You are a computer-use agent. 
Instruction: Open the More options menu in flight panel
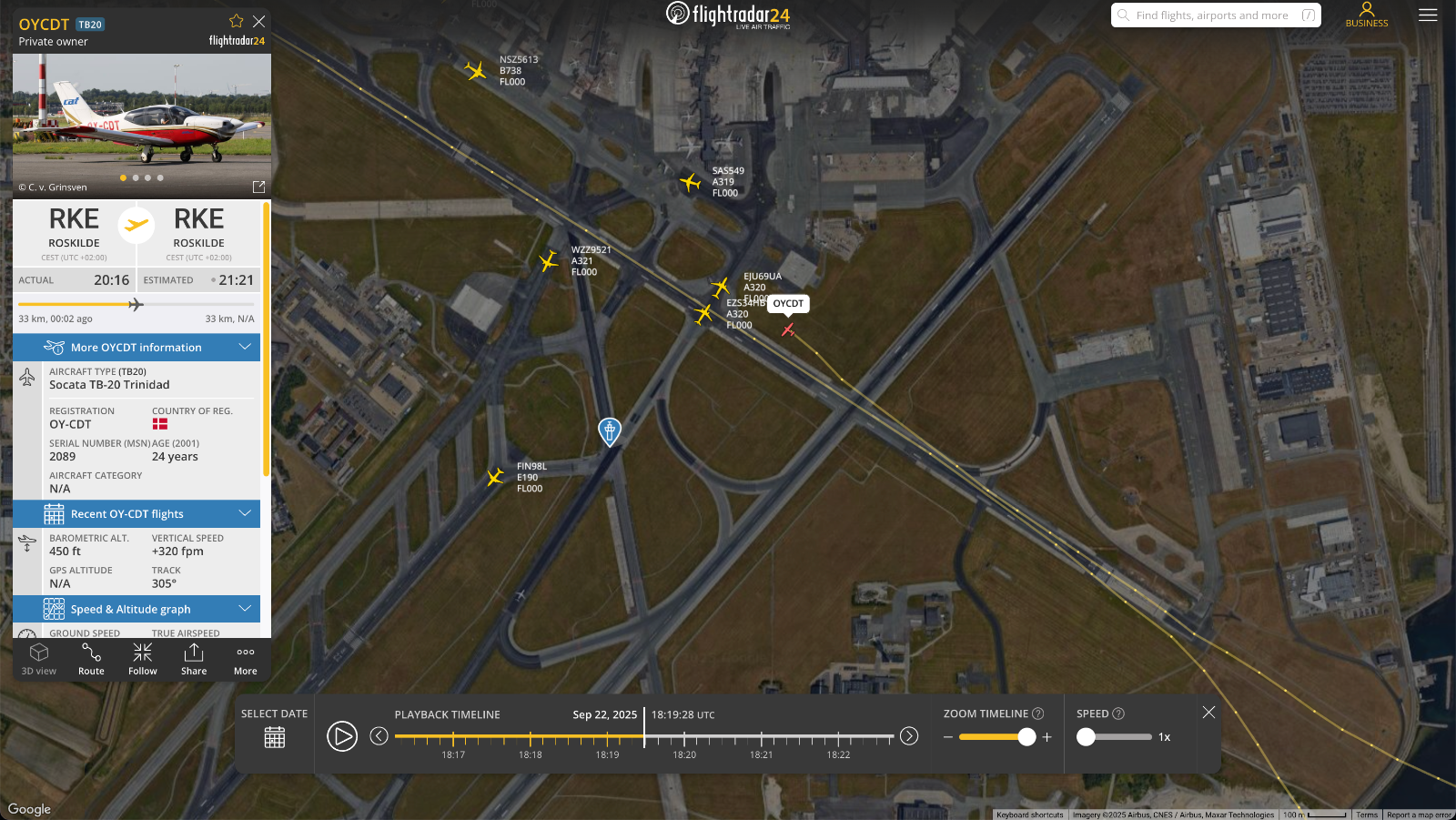pyautogui.click(x=244, y=657)
